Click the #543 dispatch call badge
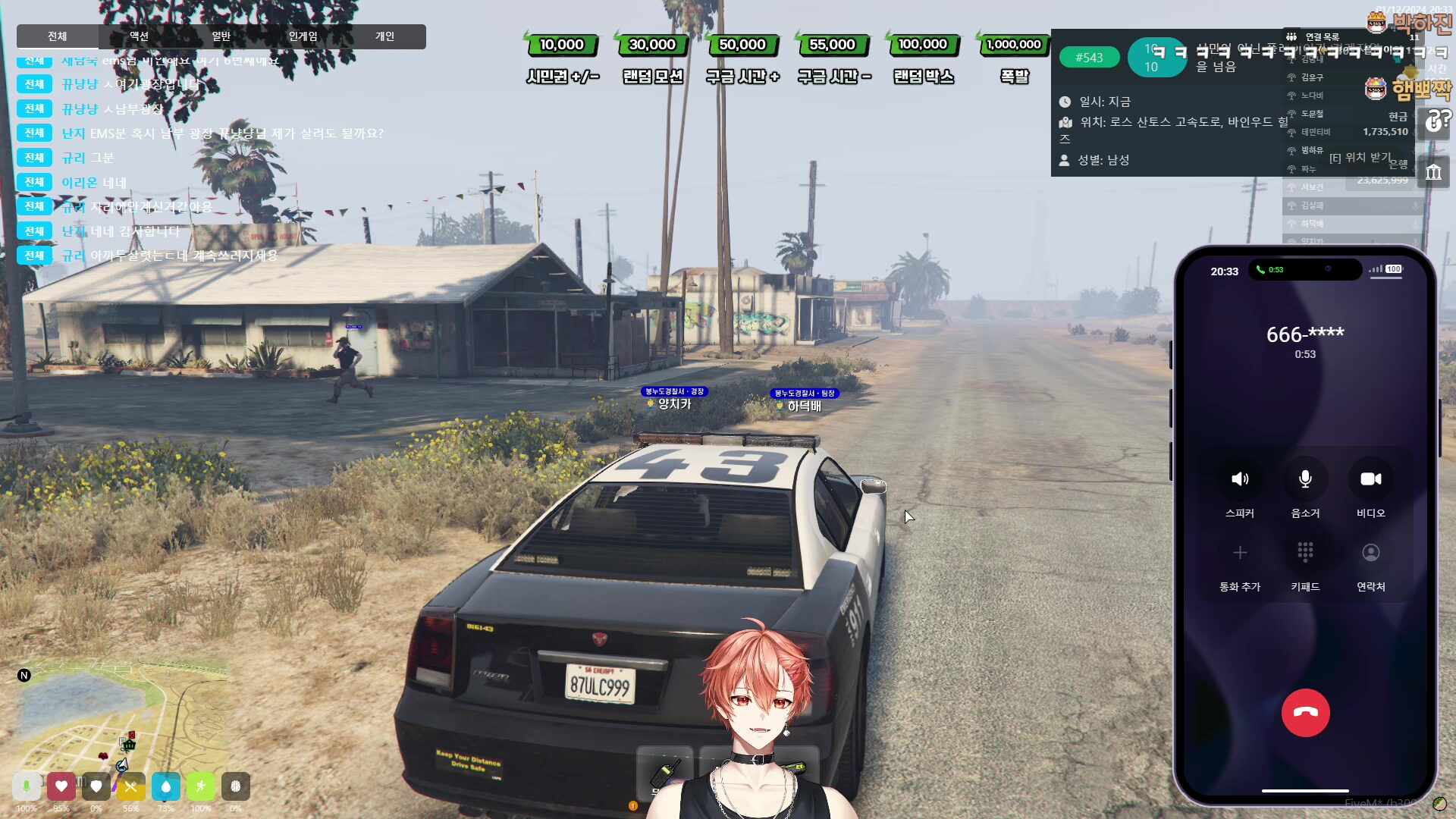This screenshot has width=1456, height=819. [1089, 58]
